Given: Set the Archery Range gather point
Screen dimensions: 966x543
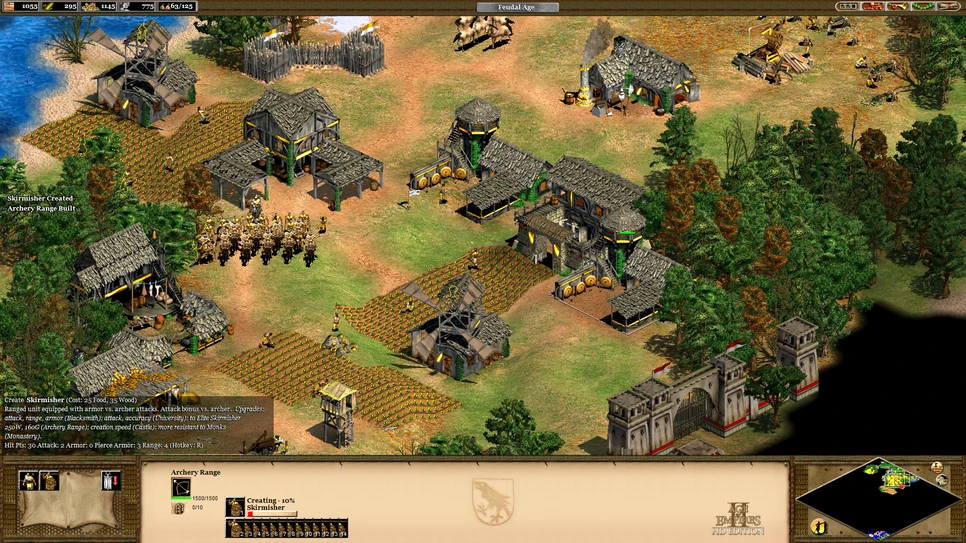Looking at the screenshot, I should (x=110, y=481).
